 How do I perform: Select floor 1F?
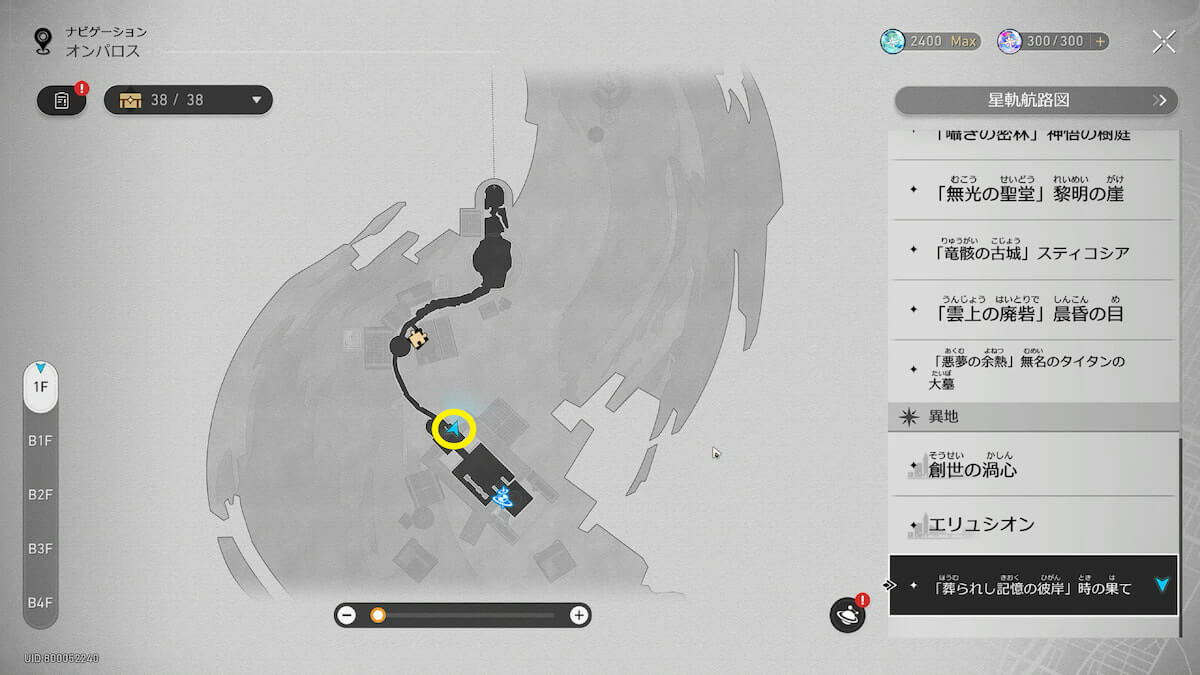[41, 387]
